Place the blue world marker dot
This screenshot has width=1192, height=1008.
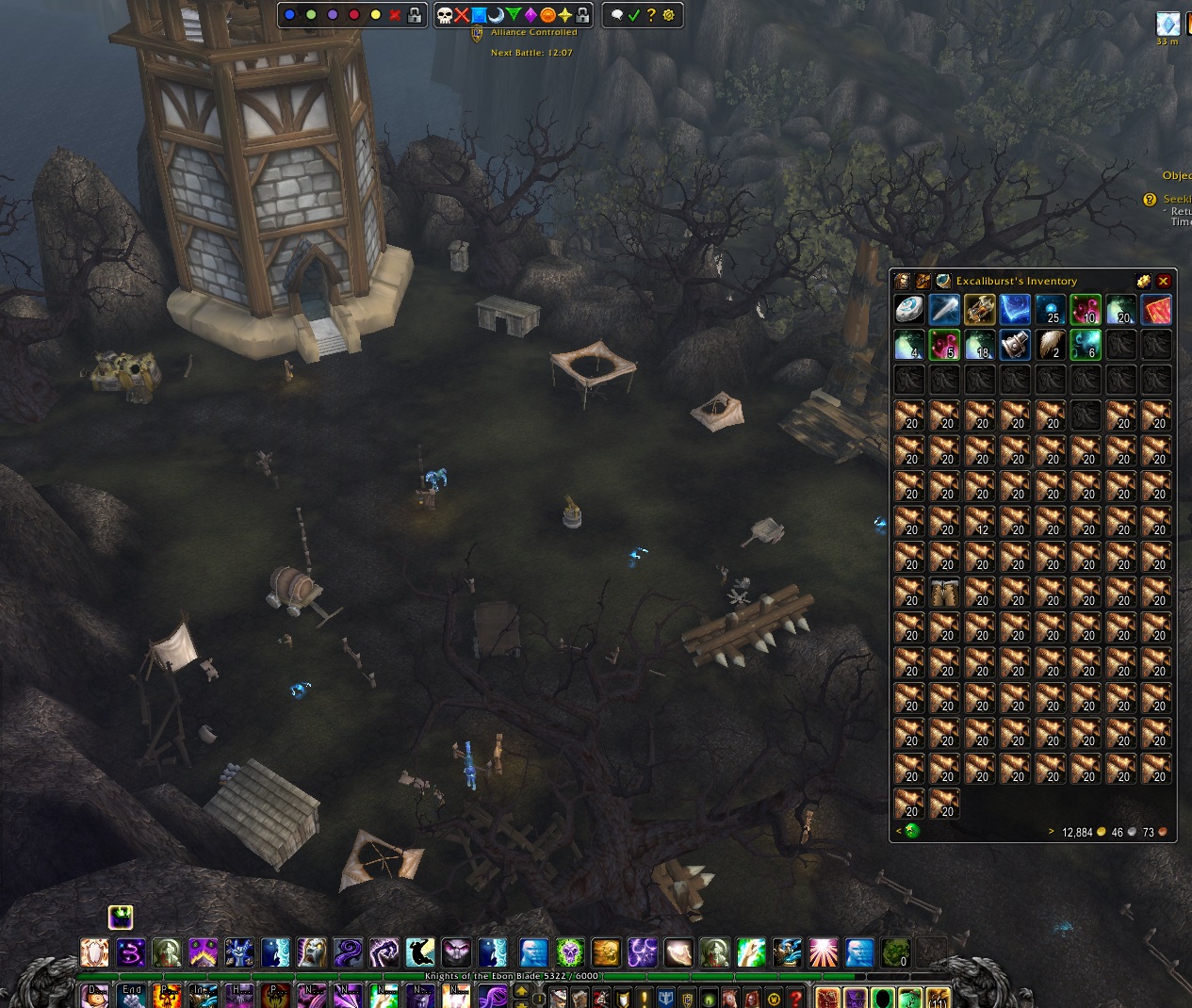point(289,15)
